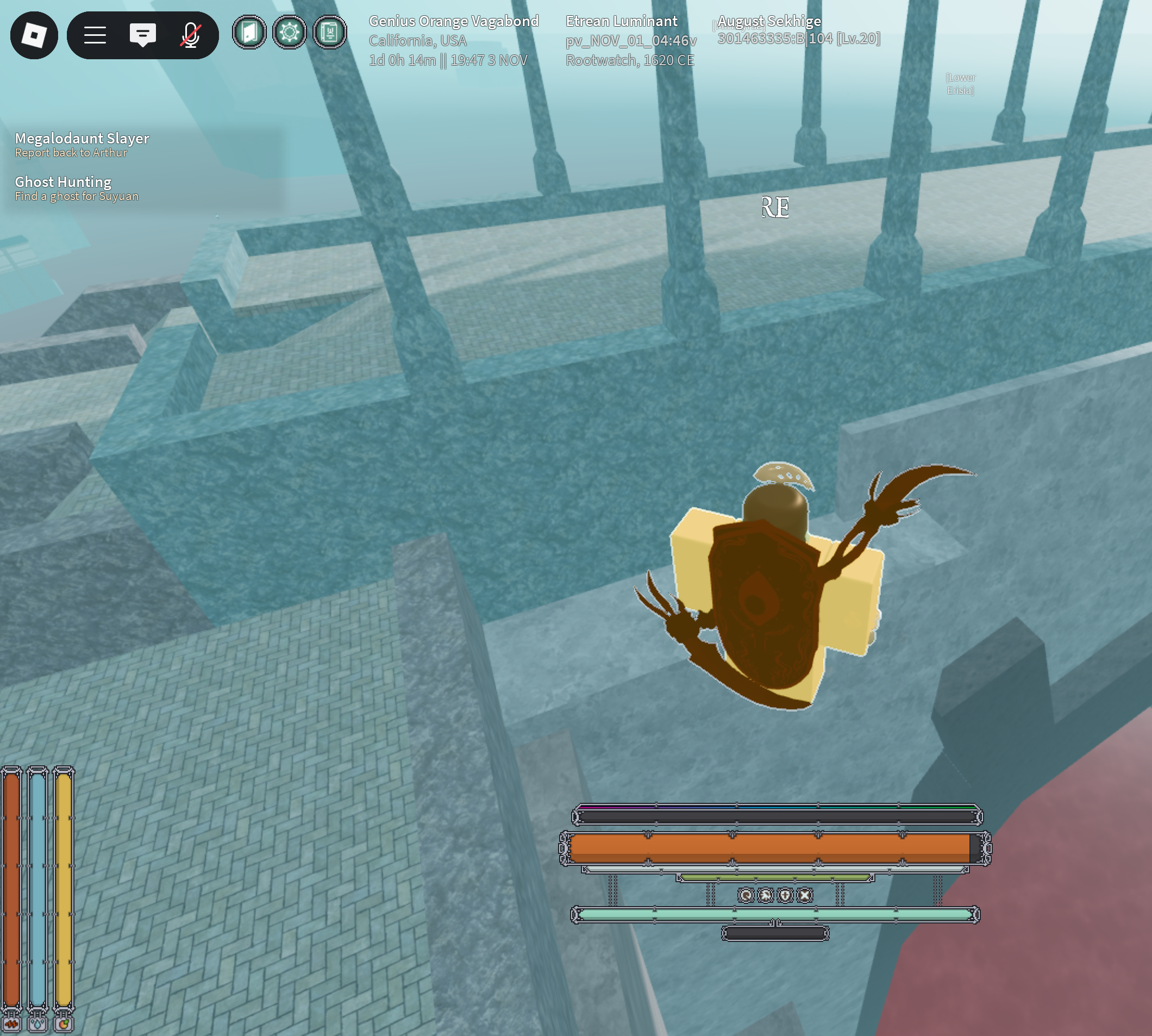Open the Roblox main menu
Screen dimensions: 1152x1036
[x=34, y=35]
